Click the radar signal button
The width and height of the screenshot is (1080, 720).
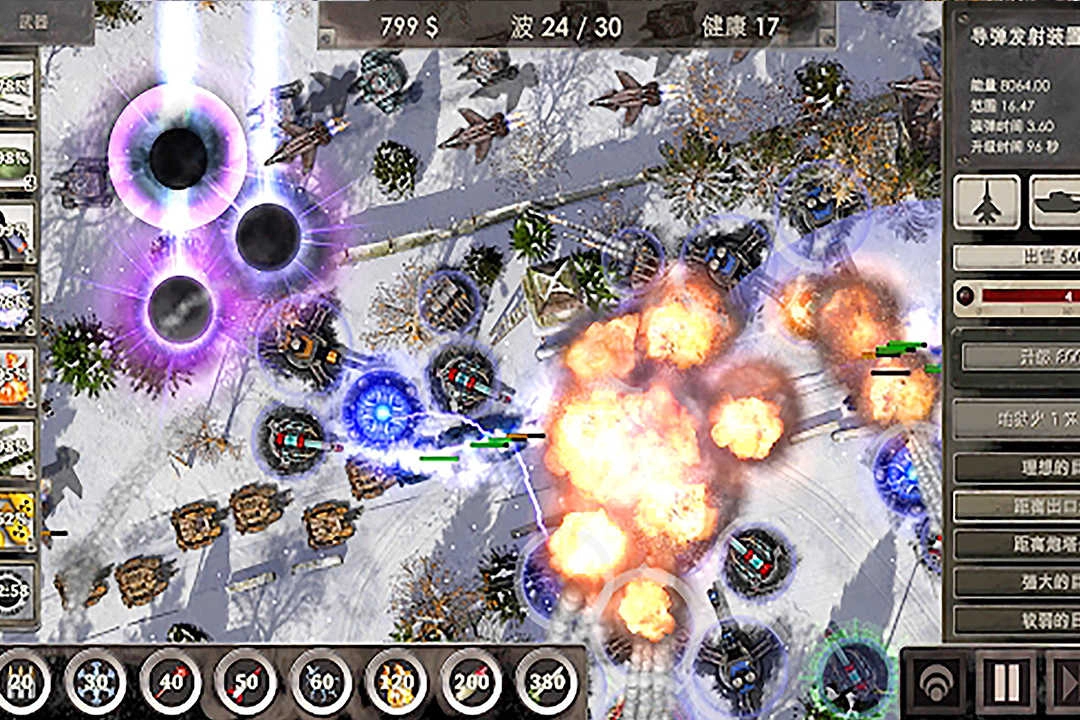pos(935,682)
